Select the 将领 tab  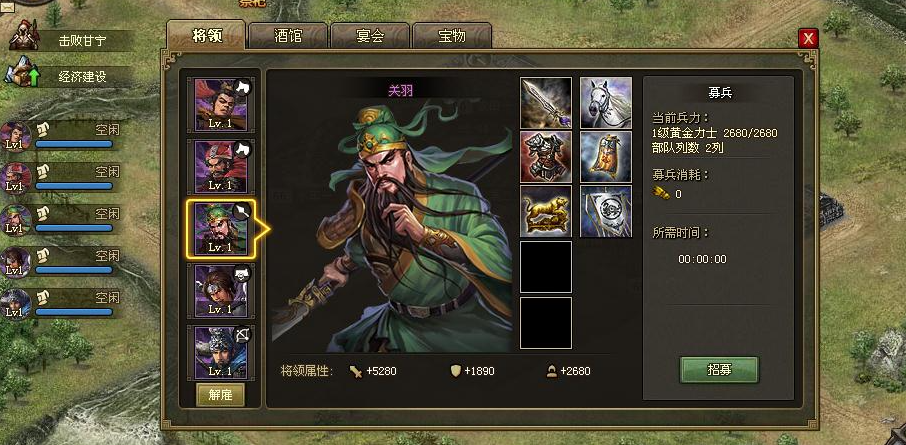pos(206,36)
